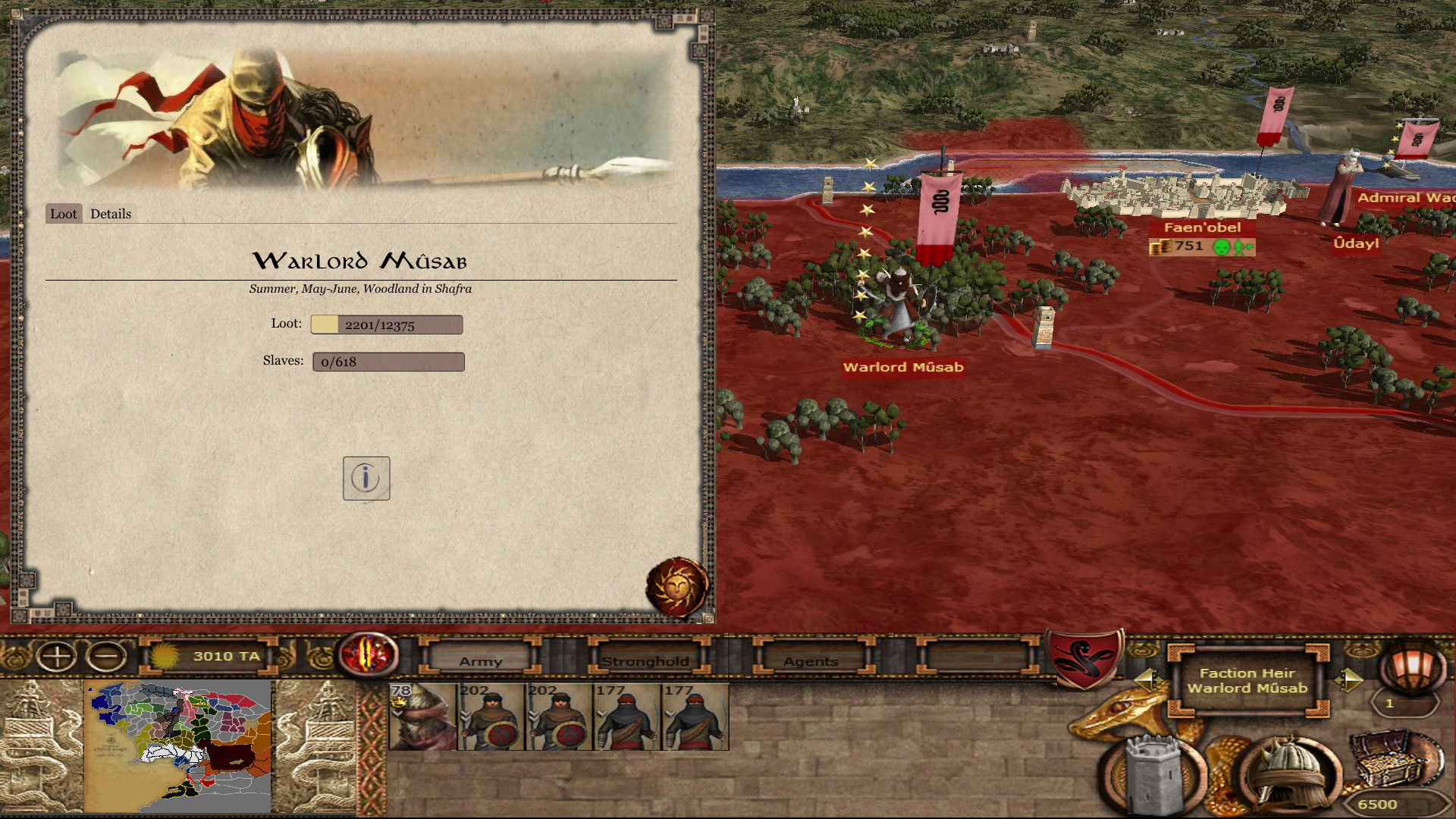Close the scroll with the sun emblem button
This screenshot has width=1456, height=819.
point(676,587)
